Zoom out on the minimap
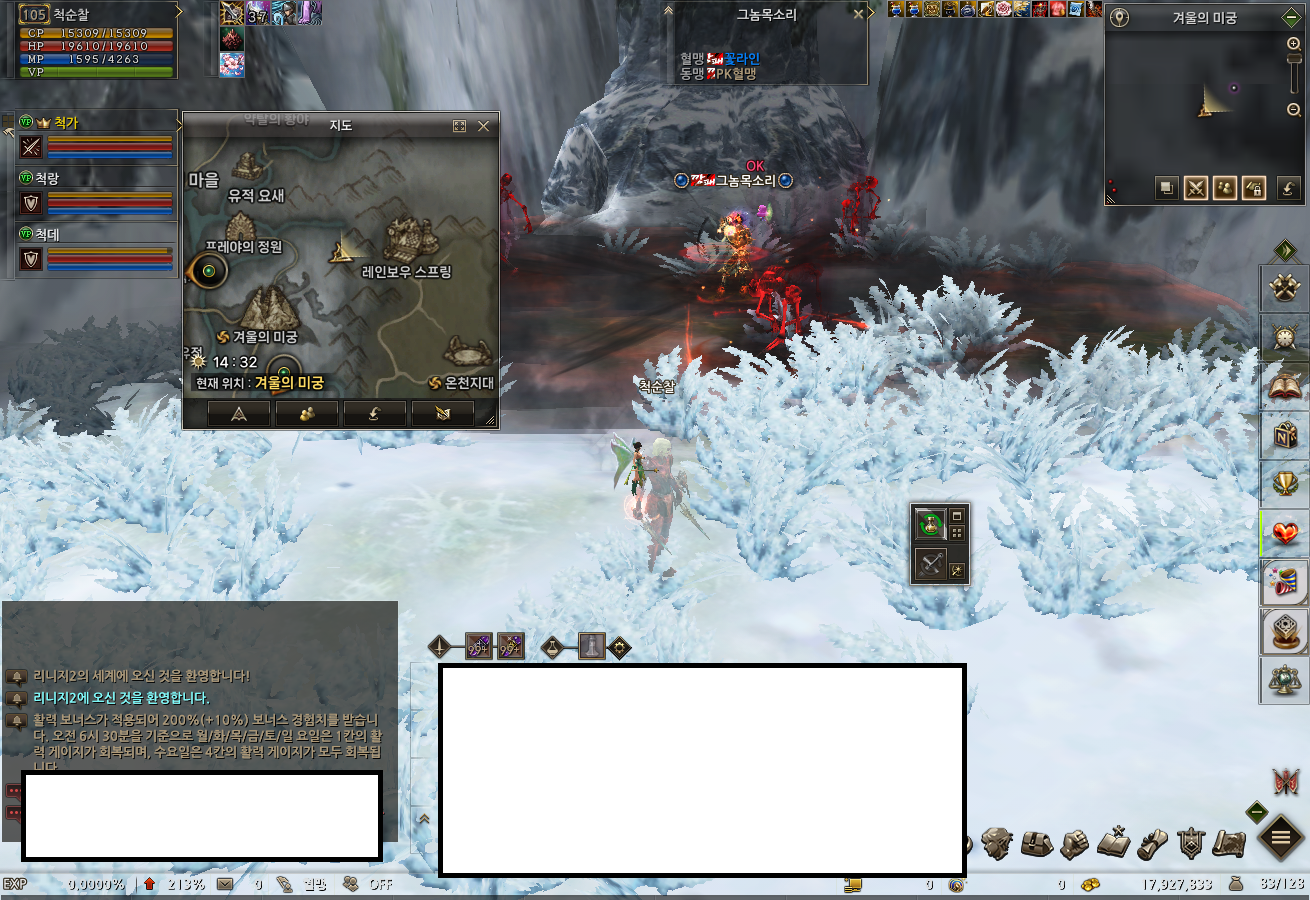Image resolution: width=1310 pixels, height=900 pixels. click(x=1294, y=110)
